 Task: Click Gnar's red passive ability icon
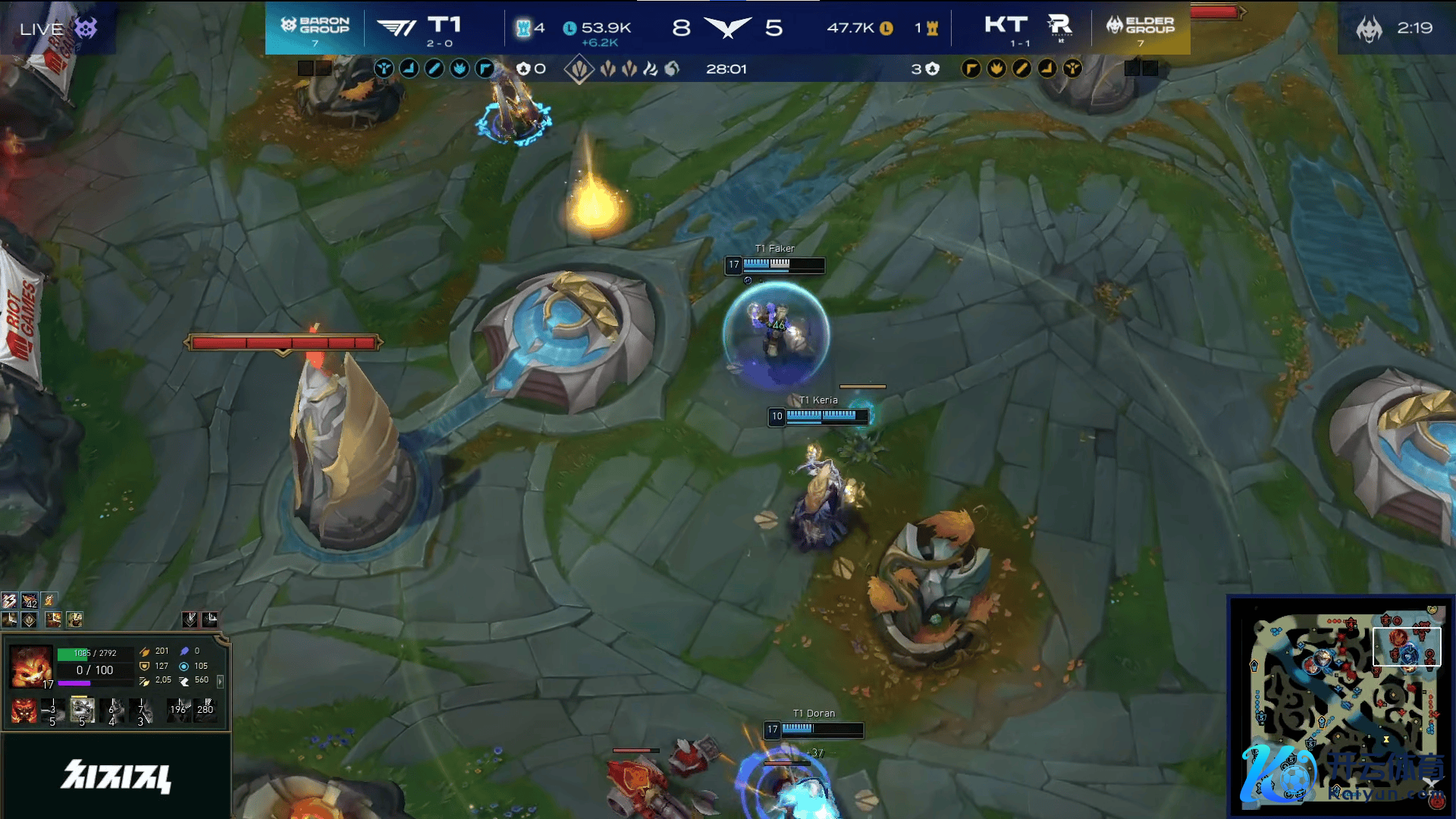click(x=24, y=711)
